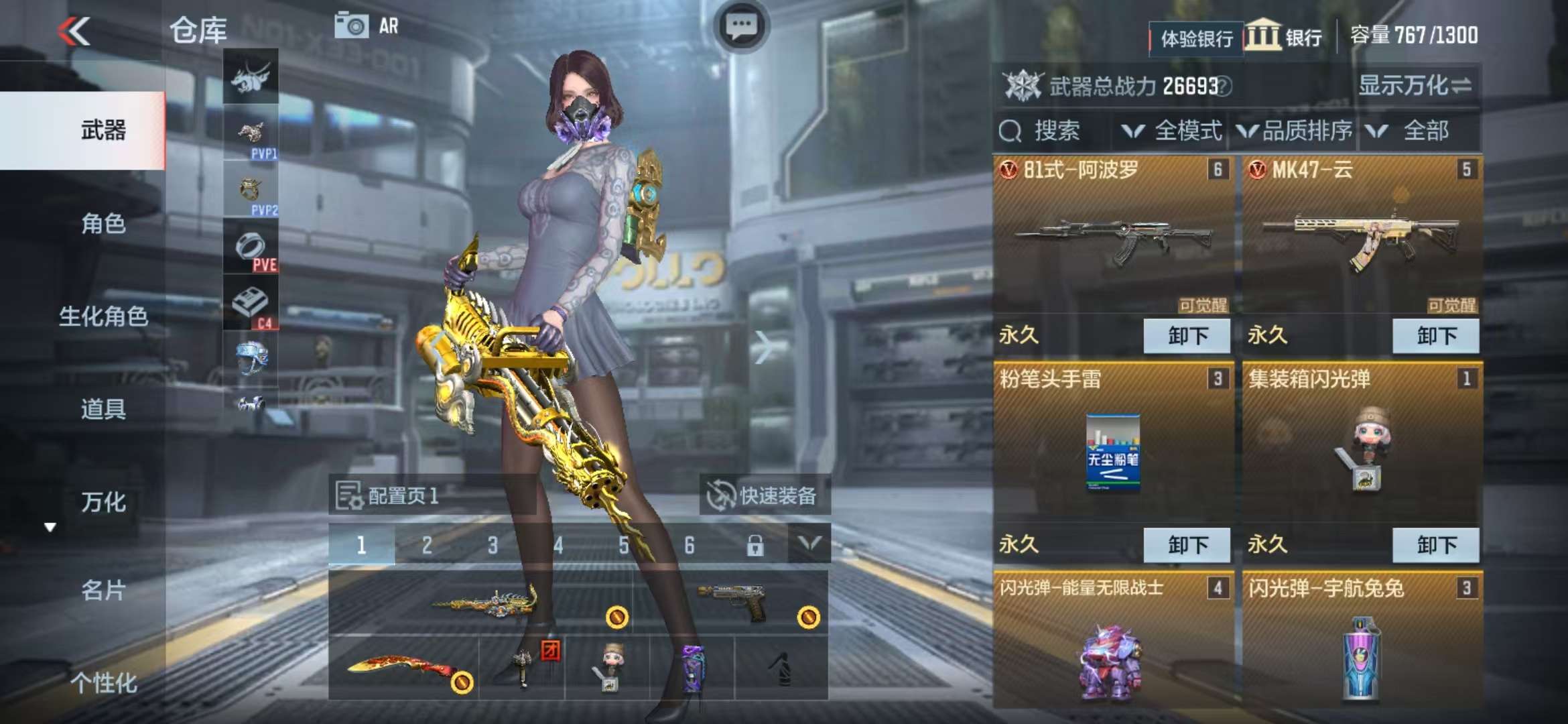Open the 万化 category
The height and width of the screenshot is (724, 1568).
pyautogui.click(x=103, y=501)
